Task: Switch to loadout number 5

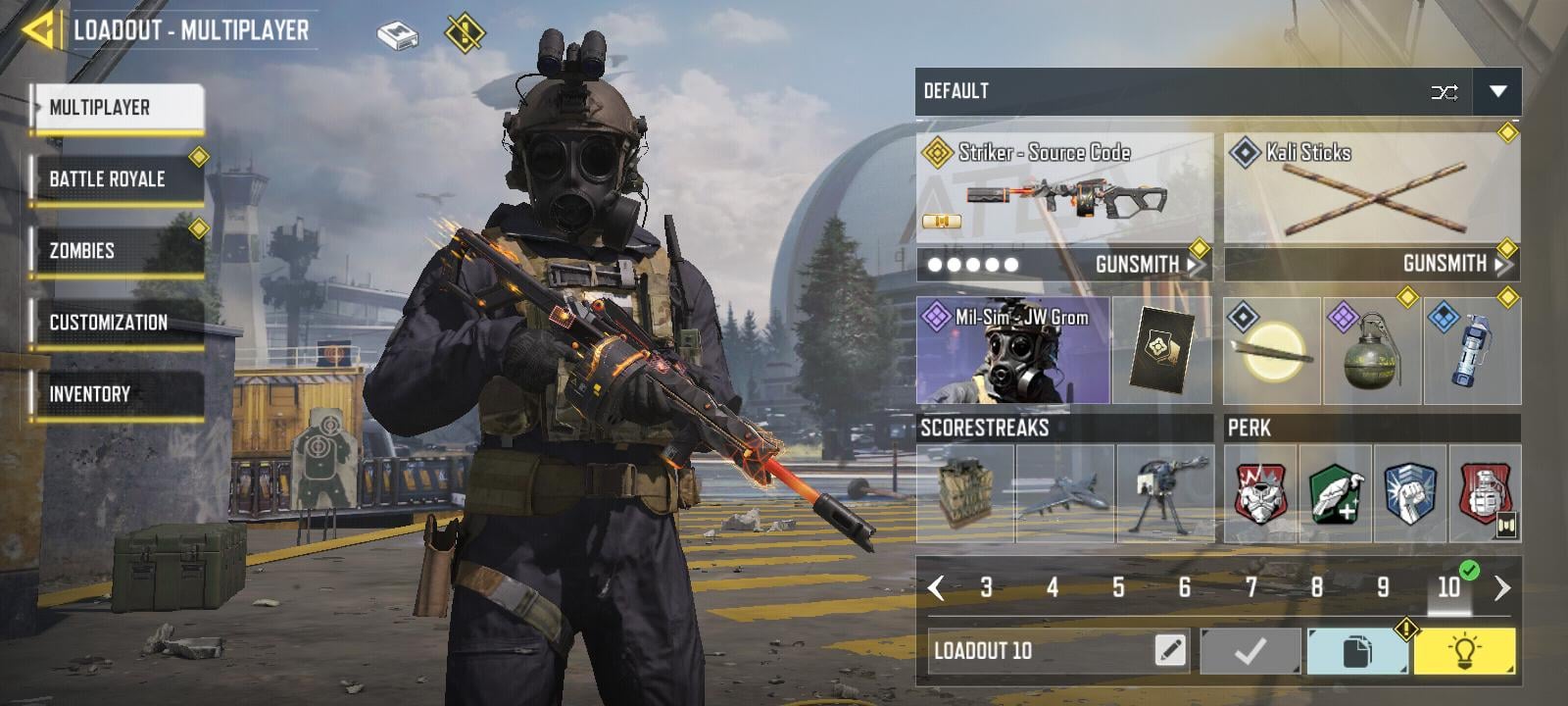Action: point(1118,587)
